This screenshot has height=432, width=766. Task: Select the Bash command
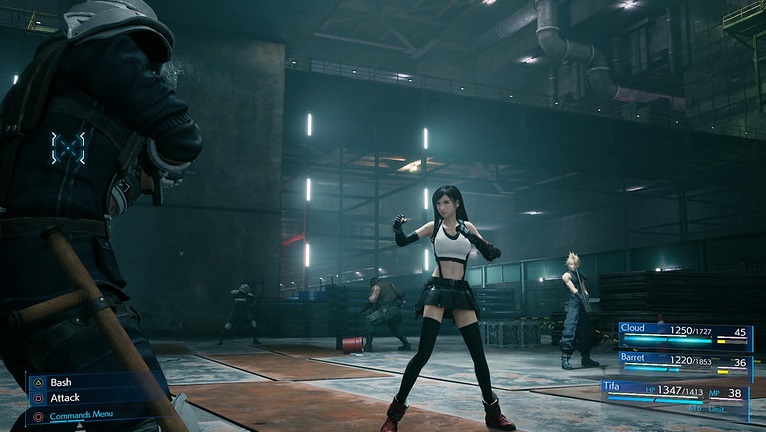61,382
